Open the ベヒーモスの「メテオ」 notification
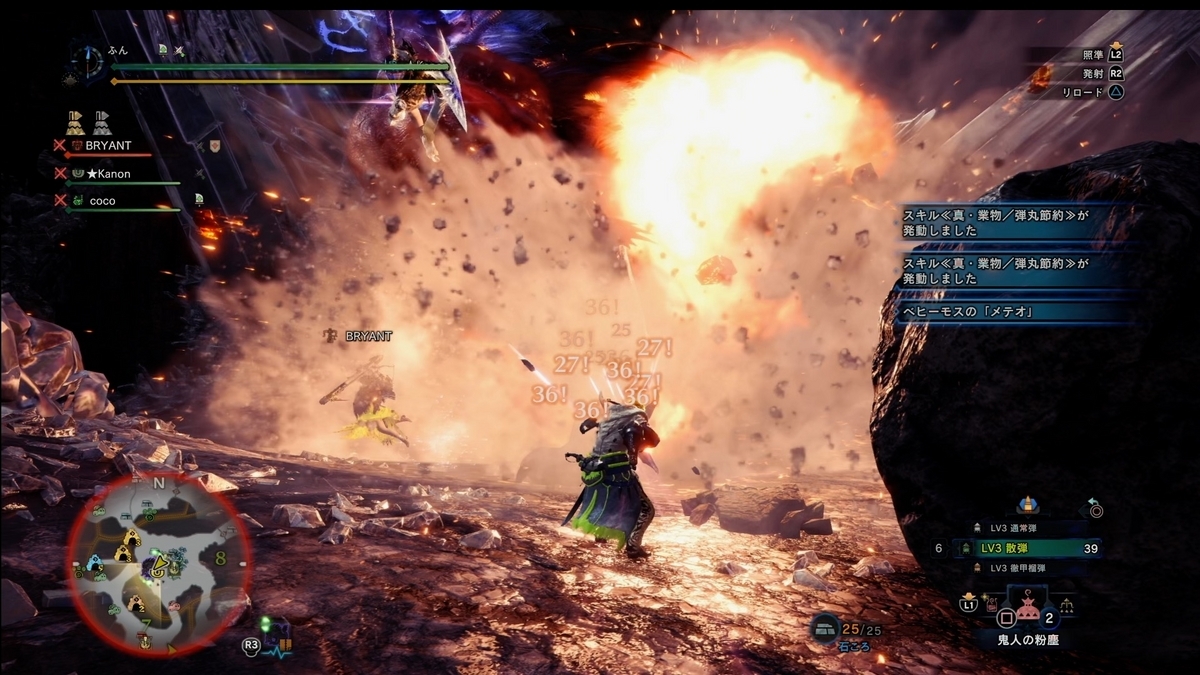 [1014, 310]
